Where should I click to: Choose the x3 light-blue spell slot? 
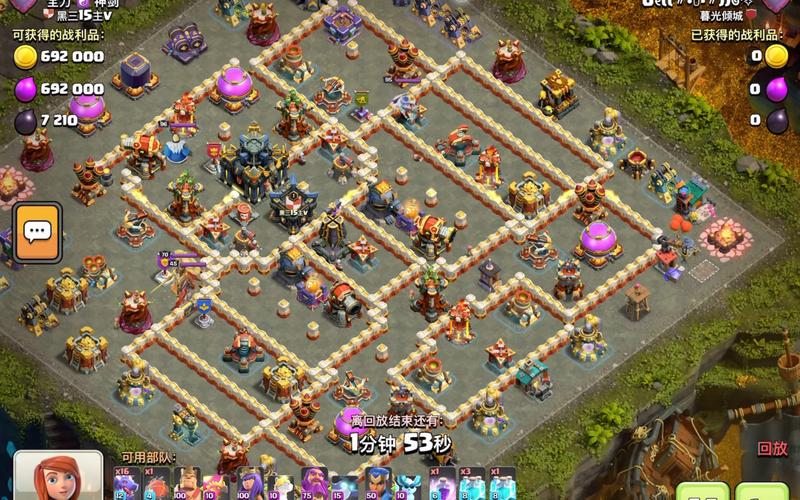click(x=471, y=483)
